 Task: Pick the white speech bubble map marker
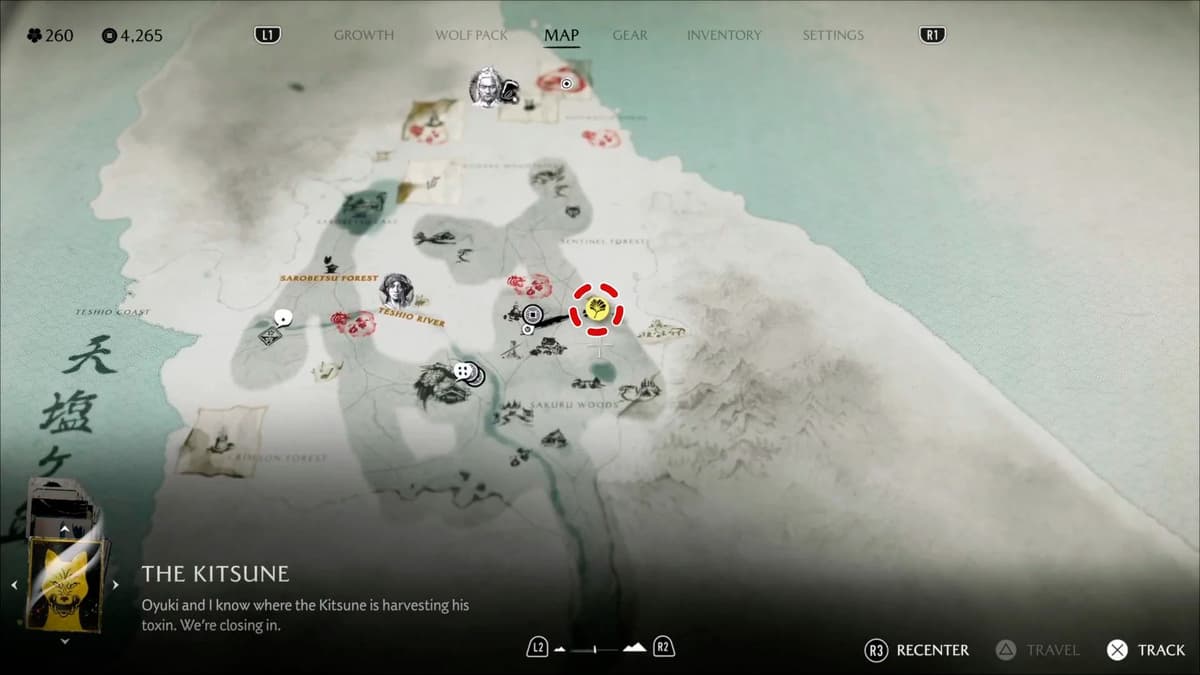[x=283, y=318]
